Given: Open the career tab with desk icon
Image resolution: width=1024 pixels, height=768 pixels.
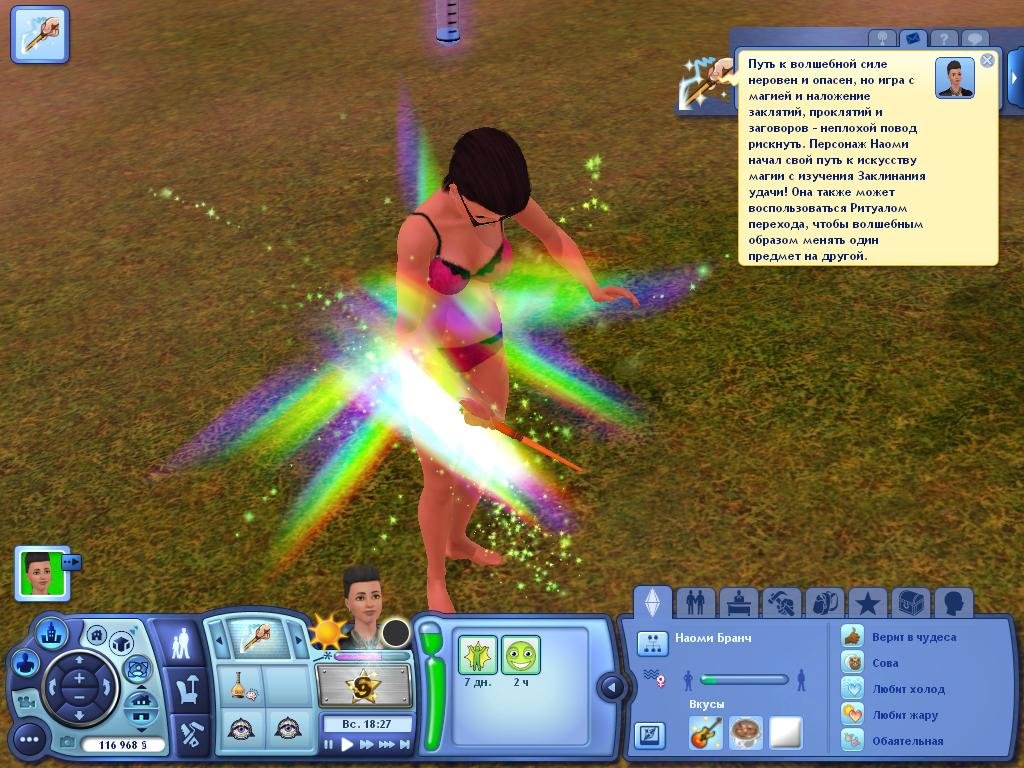Looking at the screenshot, I should pos(739,602).
